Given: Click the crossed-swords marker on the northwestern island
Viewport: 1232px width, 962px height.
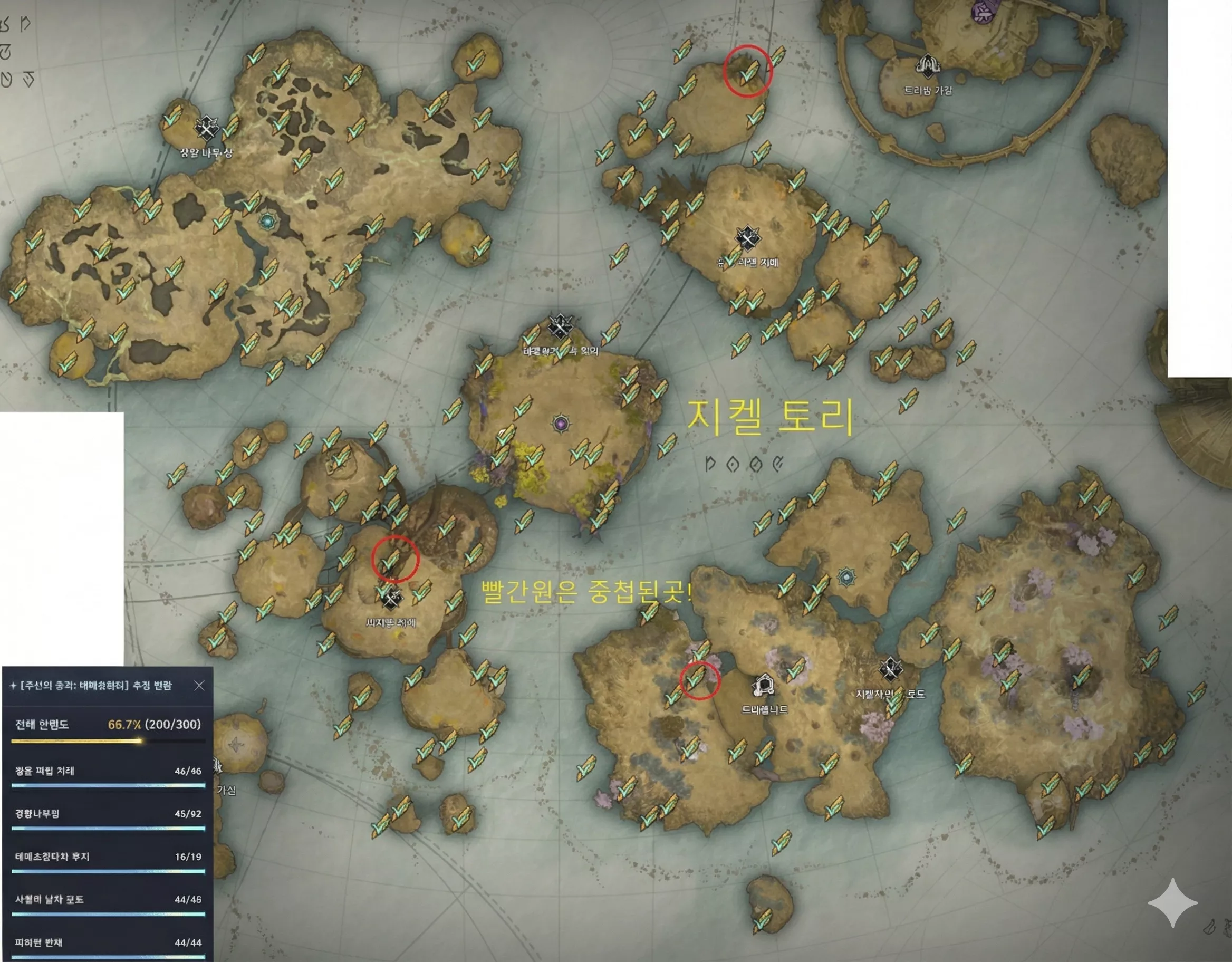Looking at the screenshot, I should (x=206, y=129).
